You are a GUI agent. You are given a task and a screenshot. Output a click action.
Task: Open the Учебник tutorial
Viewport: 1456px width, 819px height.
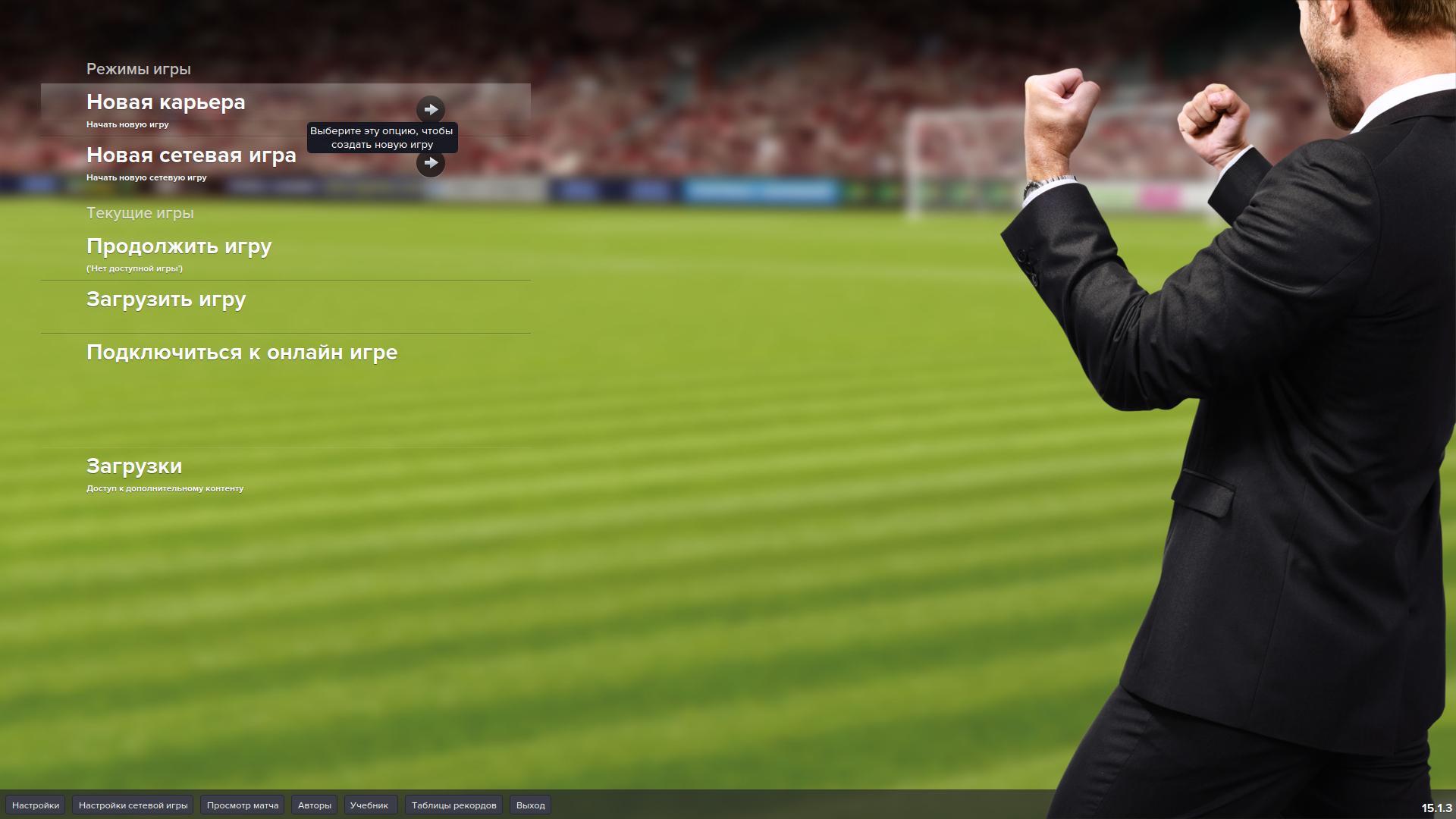369,805
